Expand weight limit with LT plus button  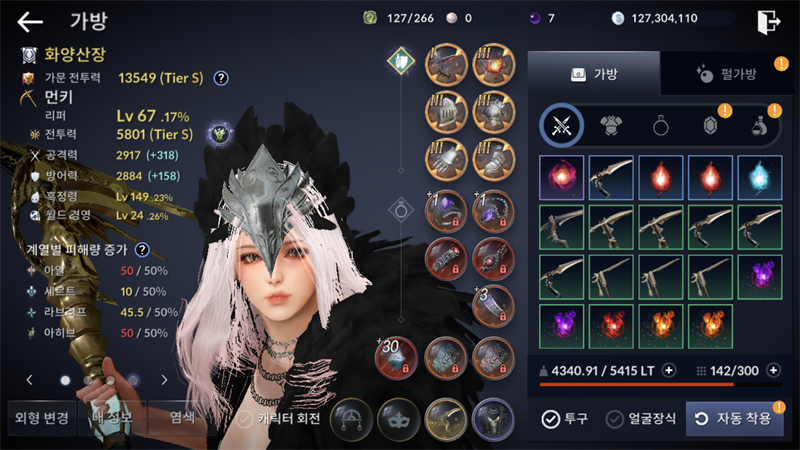pyautogui.click(x=669, y=370)
